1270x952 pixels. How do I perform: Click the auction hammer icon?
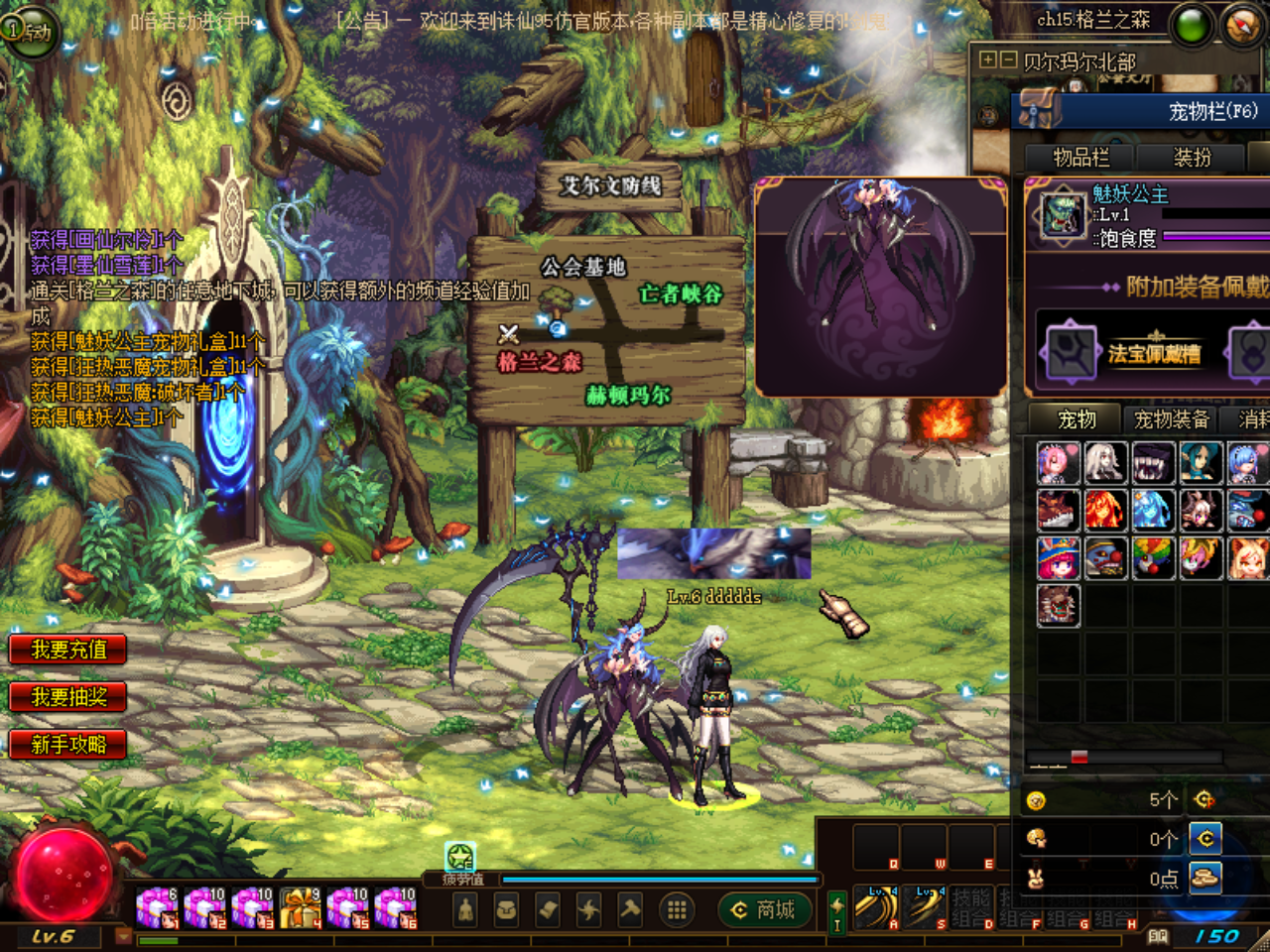[630, 907]
